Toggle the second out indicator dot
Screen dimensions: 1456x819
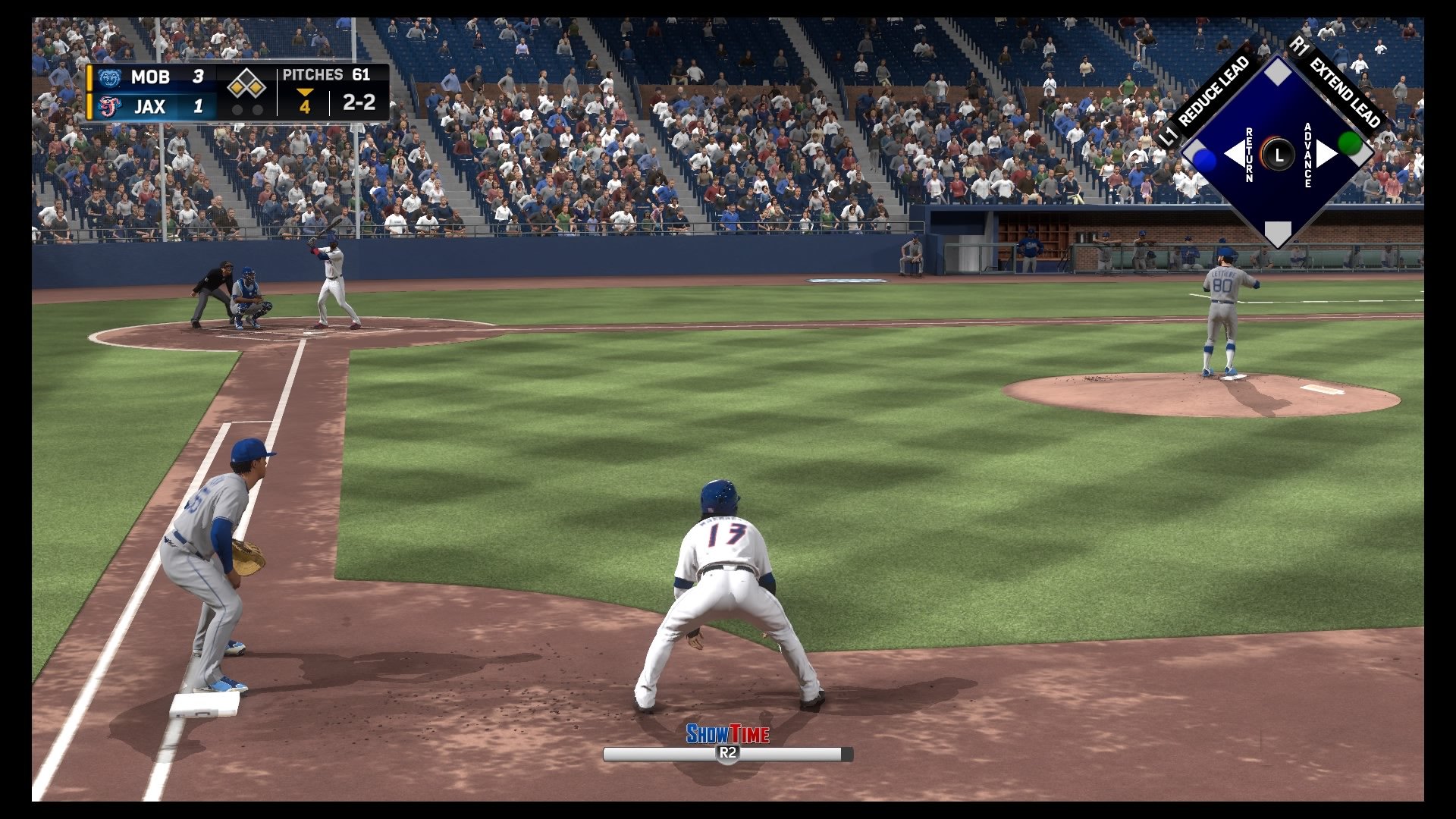point(256,110)
